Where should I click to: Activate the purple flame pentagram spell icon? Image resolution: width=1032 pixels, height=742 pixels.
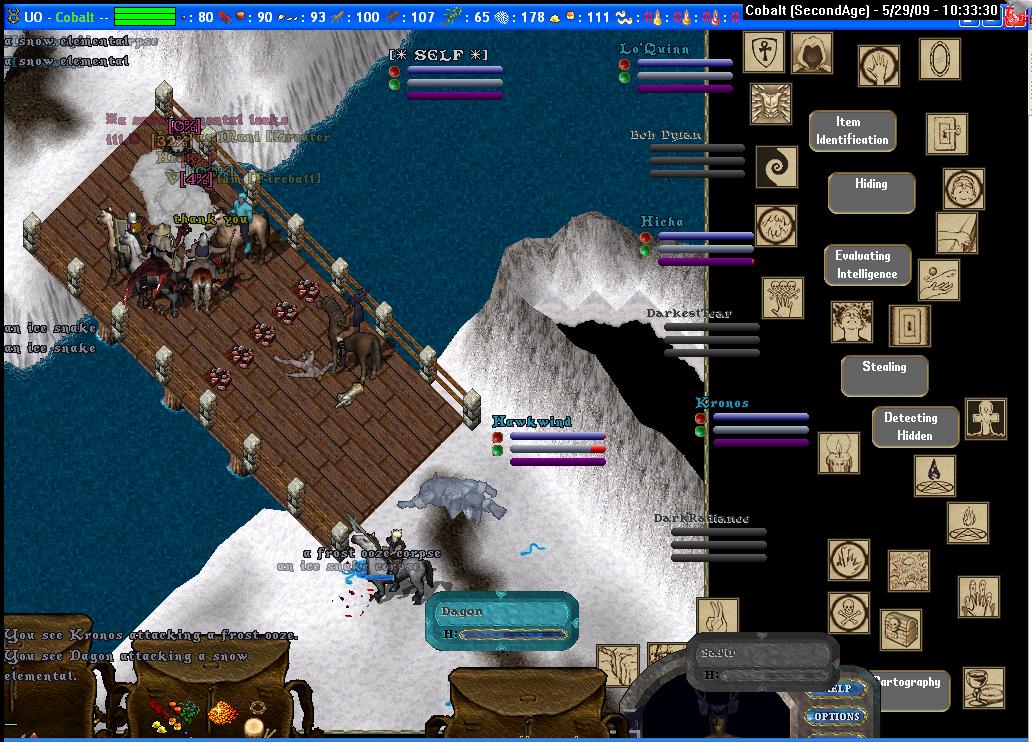[x=934, y=475]
